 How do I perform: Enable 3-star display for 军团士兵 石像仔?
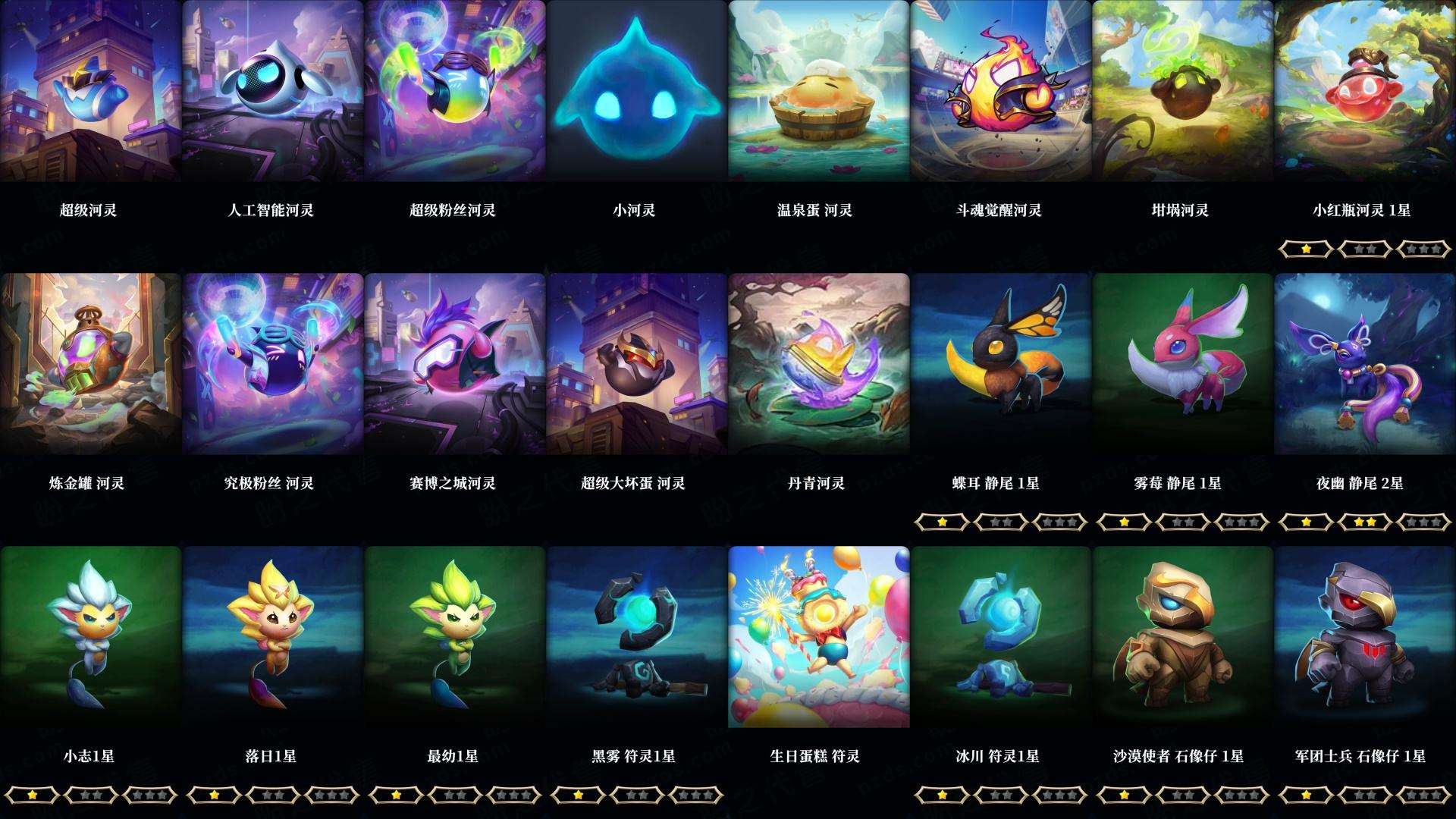(1424, 795)
